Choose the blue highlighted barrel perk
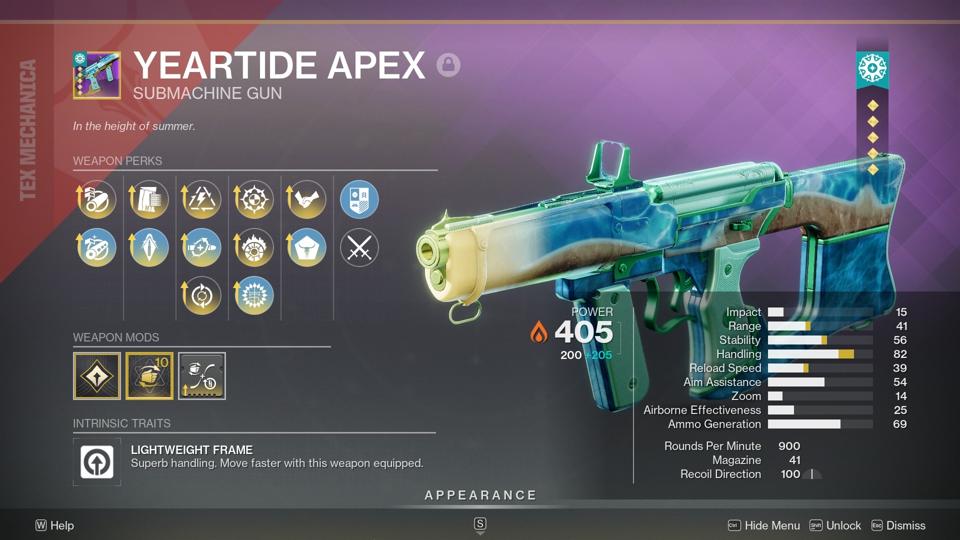The image size is (960, 540). (x=97, y=247)
